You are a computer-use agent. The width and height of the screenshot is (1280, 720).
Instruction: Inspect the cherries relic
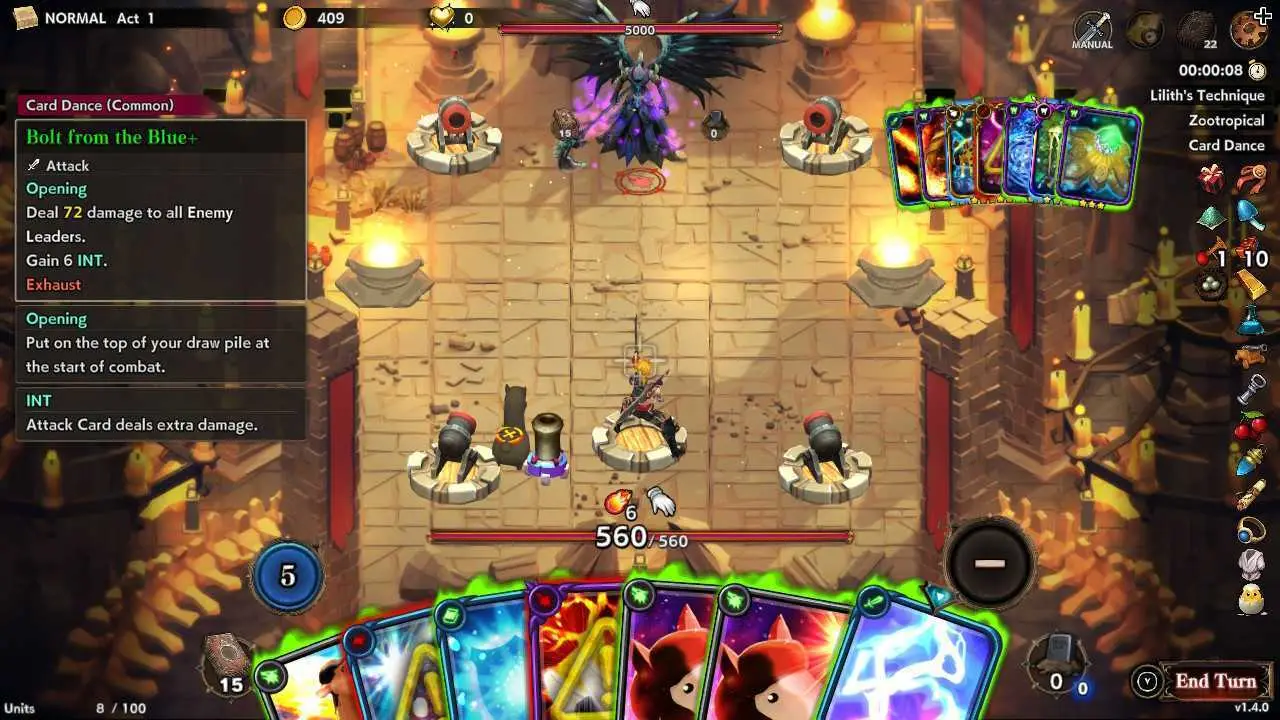[1251, 426]
